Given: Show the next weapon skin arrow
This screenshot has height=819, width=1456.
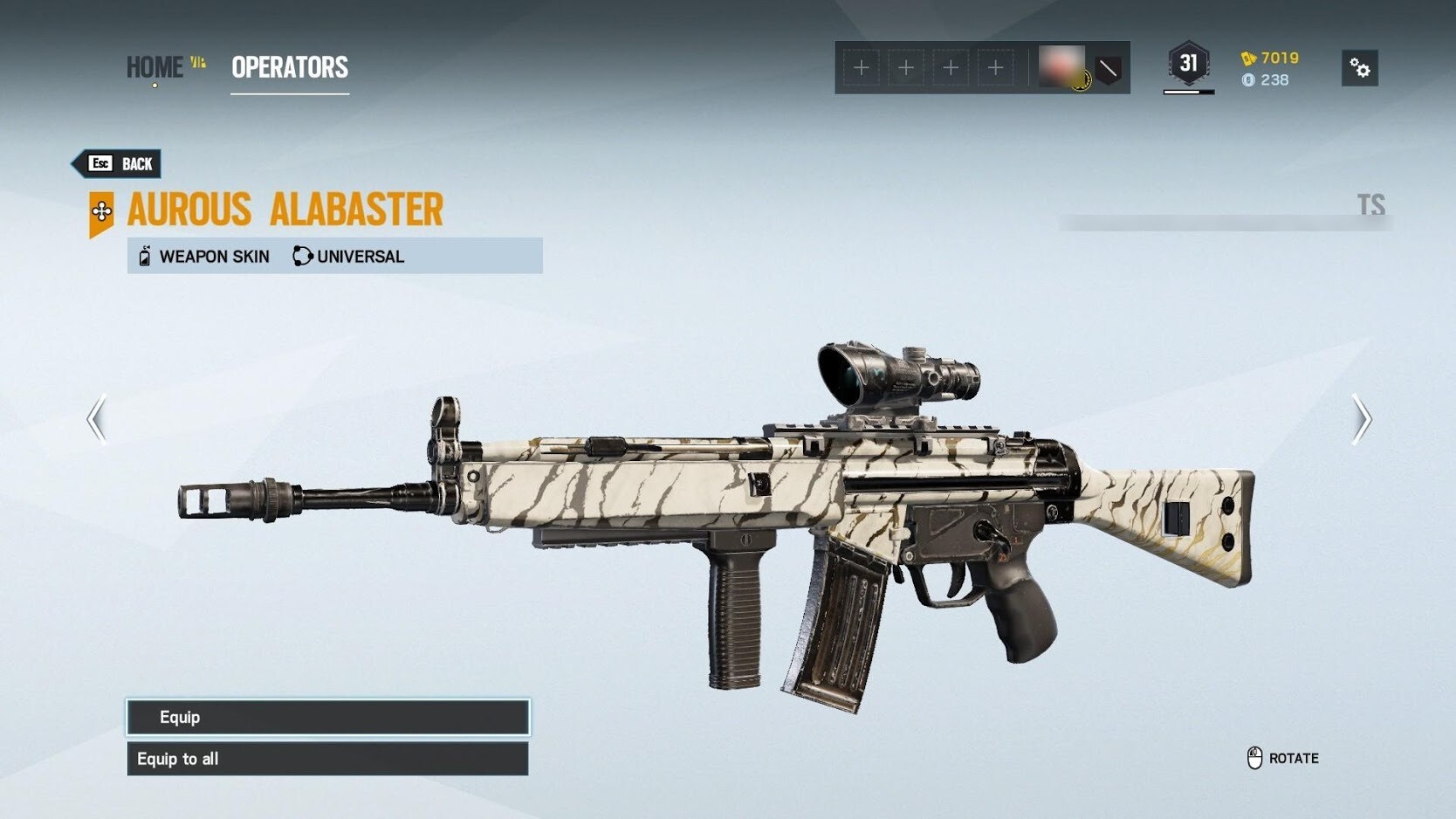Looking at the screenshot, I should tap(1361, 420).
